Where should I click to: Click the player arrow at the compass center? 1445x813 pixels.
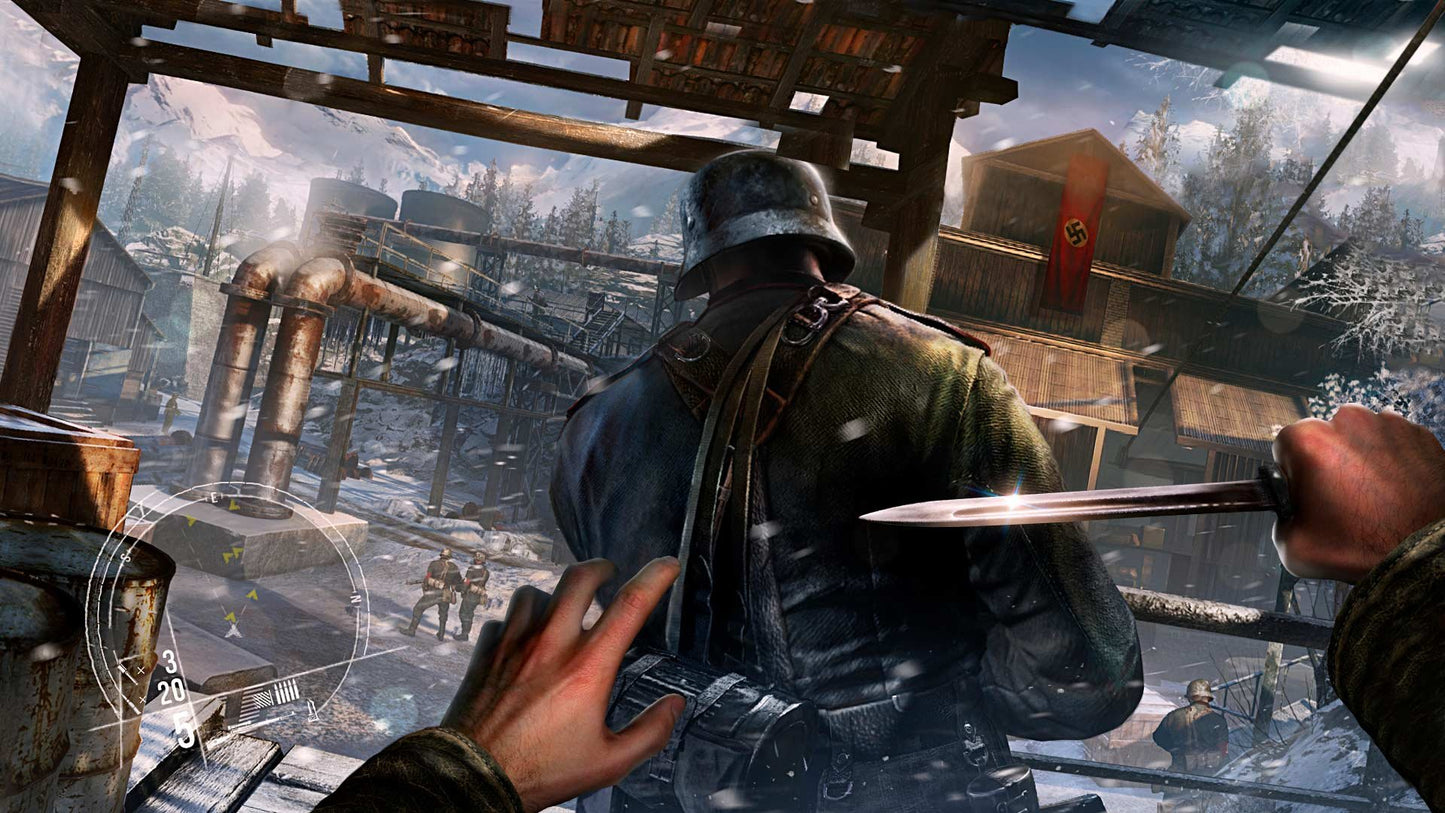pyautogui.click(x=233, y=629)
